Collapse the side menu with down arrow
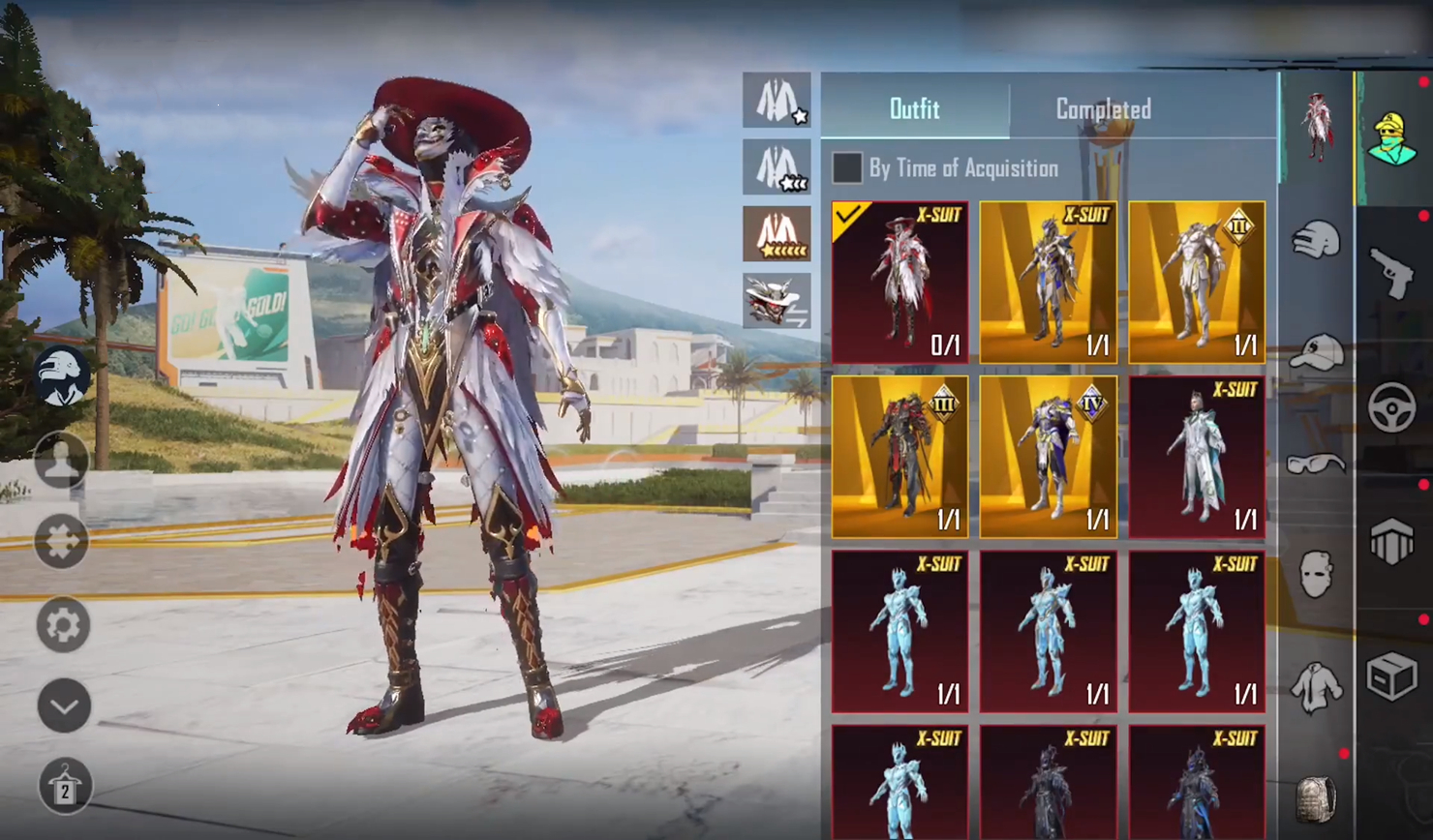The height and width of the screenshot is (840, 1433). pyautogui.click(x=63, y=705)
